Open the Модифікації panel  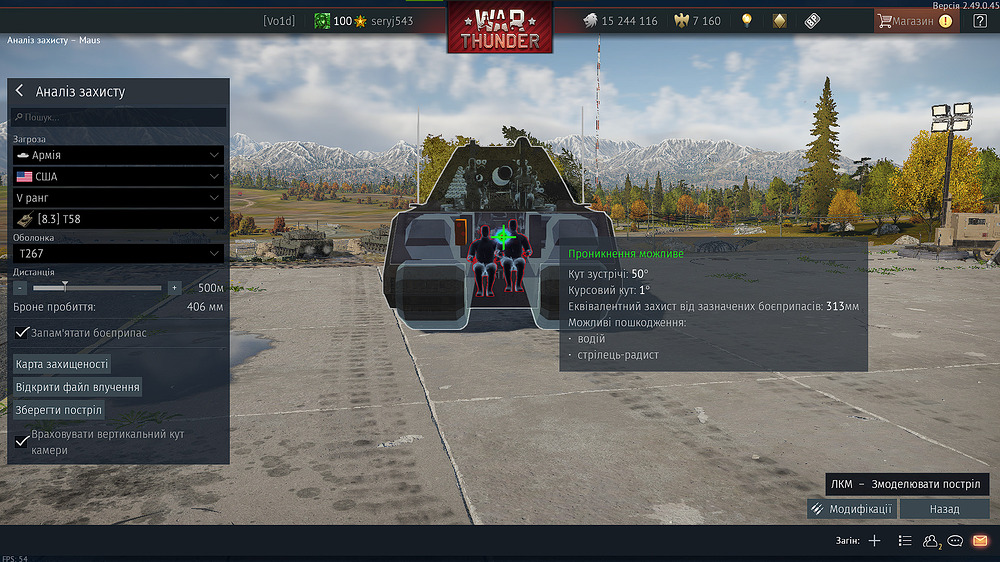click(852, 509)
